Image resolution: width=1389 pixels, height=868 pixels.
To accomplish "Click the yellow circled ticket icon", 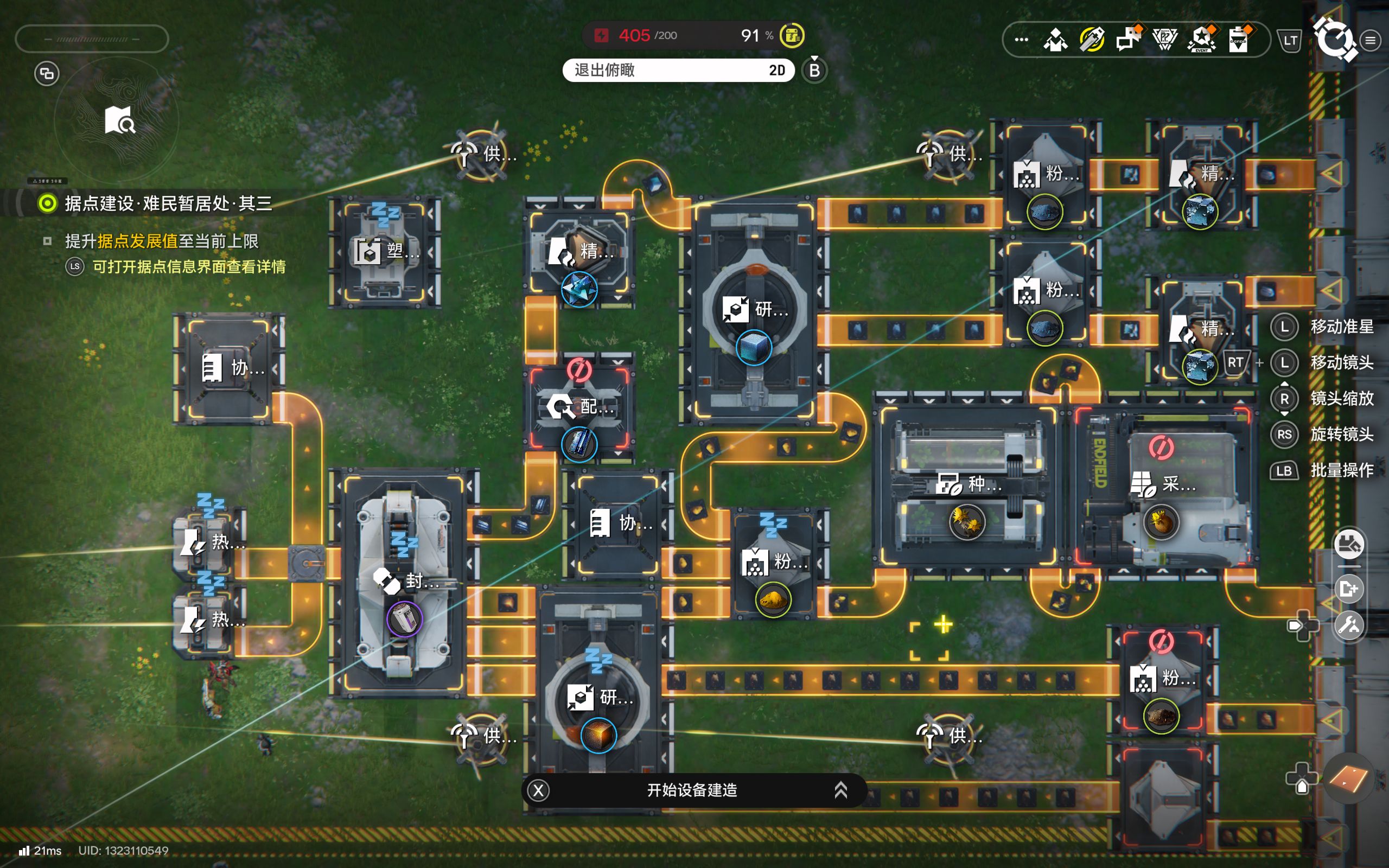I will pos(1092,40).
